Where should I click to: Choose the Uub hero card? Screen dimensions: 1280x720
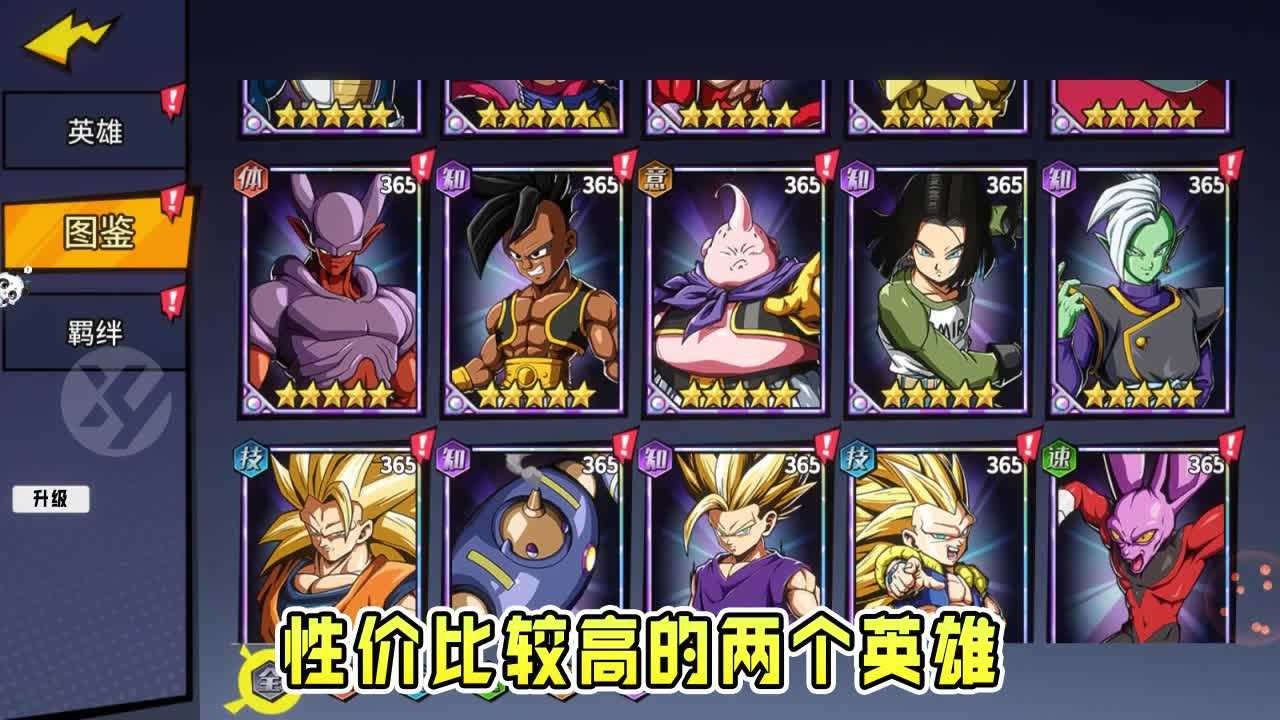point(535,290)
